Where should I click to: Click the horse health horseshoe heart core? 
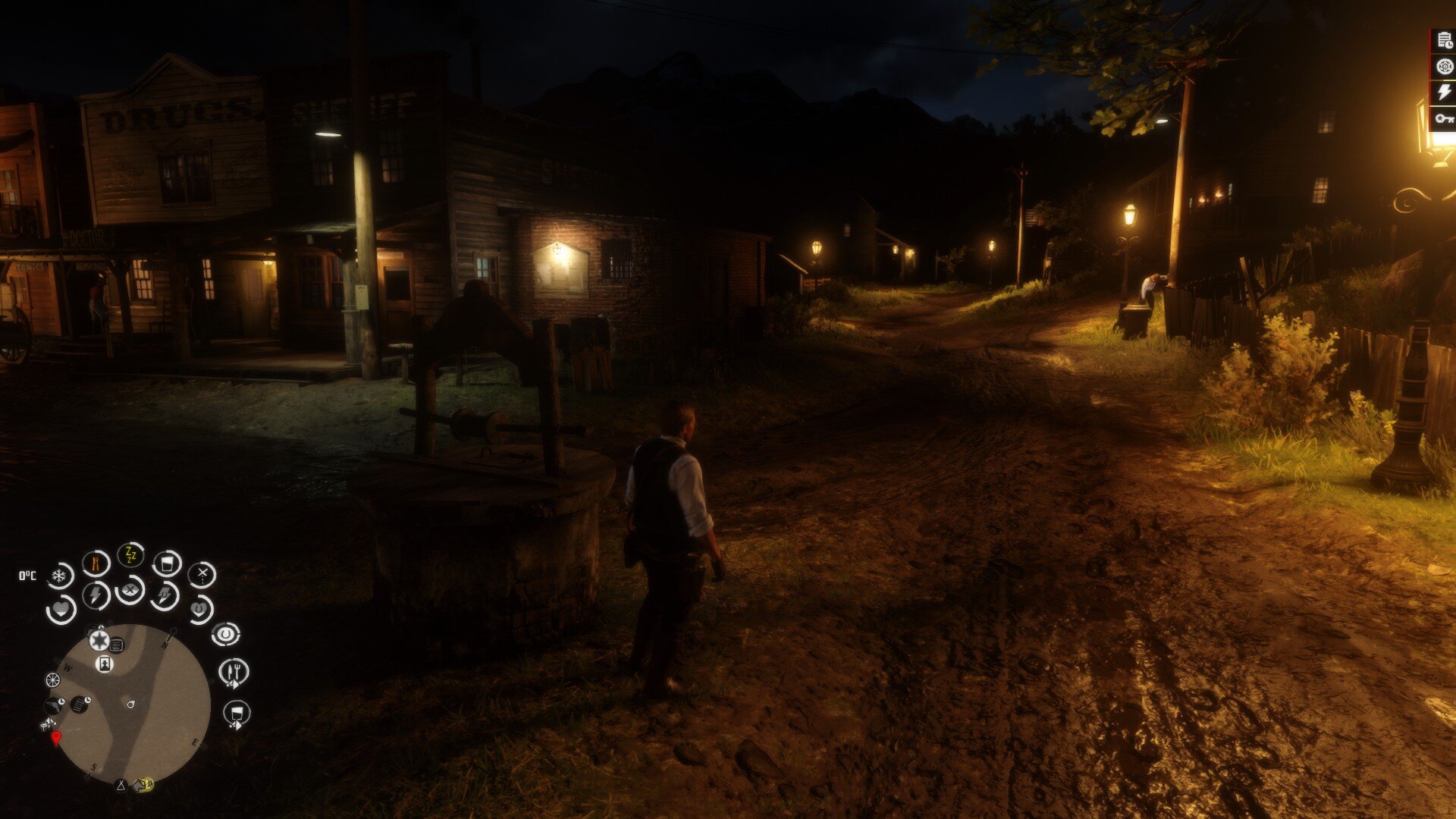199,609
